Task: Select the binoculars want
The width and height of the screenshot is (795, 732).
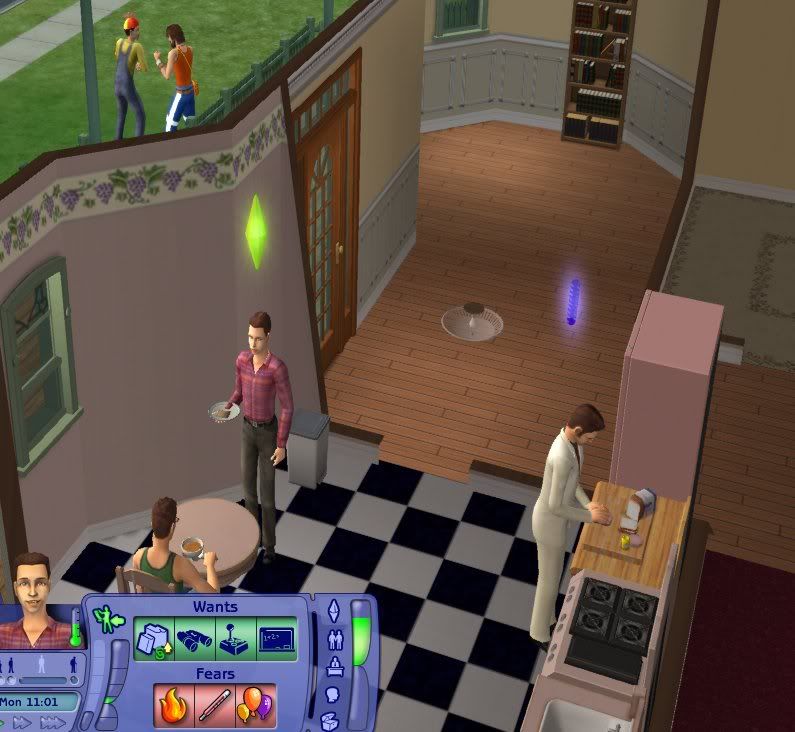Action: coord(194,640)
